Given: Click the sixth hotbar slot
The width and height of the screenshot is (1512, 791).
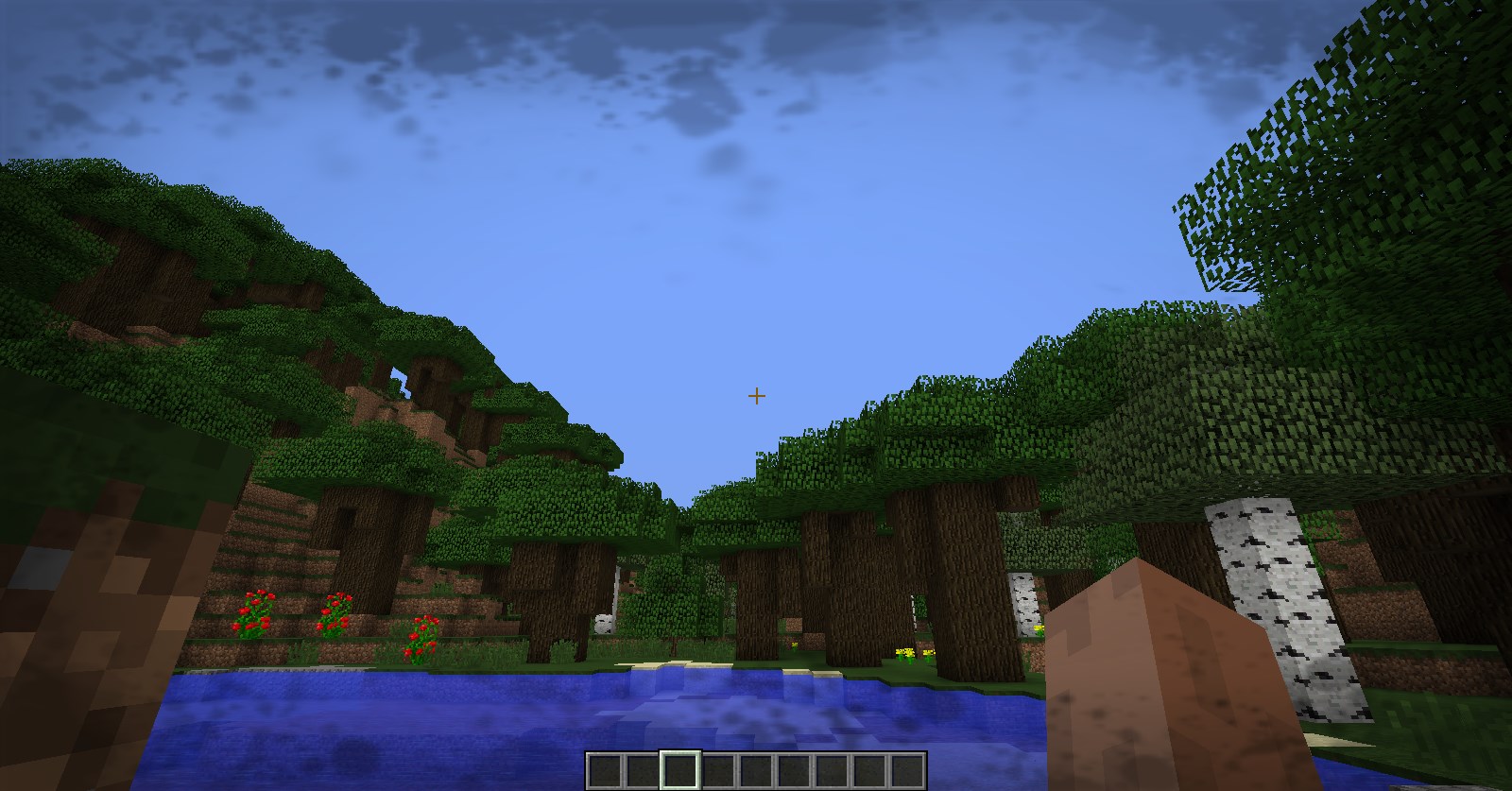Looking at the screenshot, I should [792, 771].
